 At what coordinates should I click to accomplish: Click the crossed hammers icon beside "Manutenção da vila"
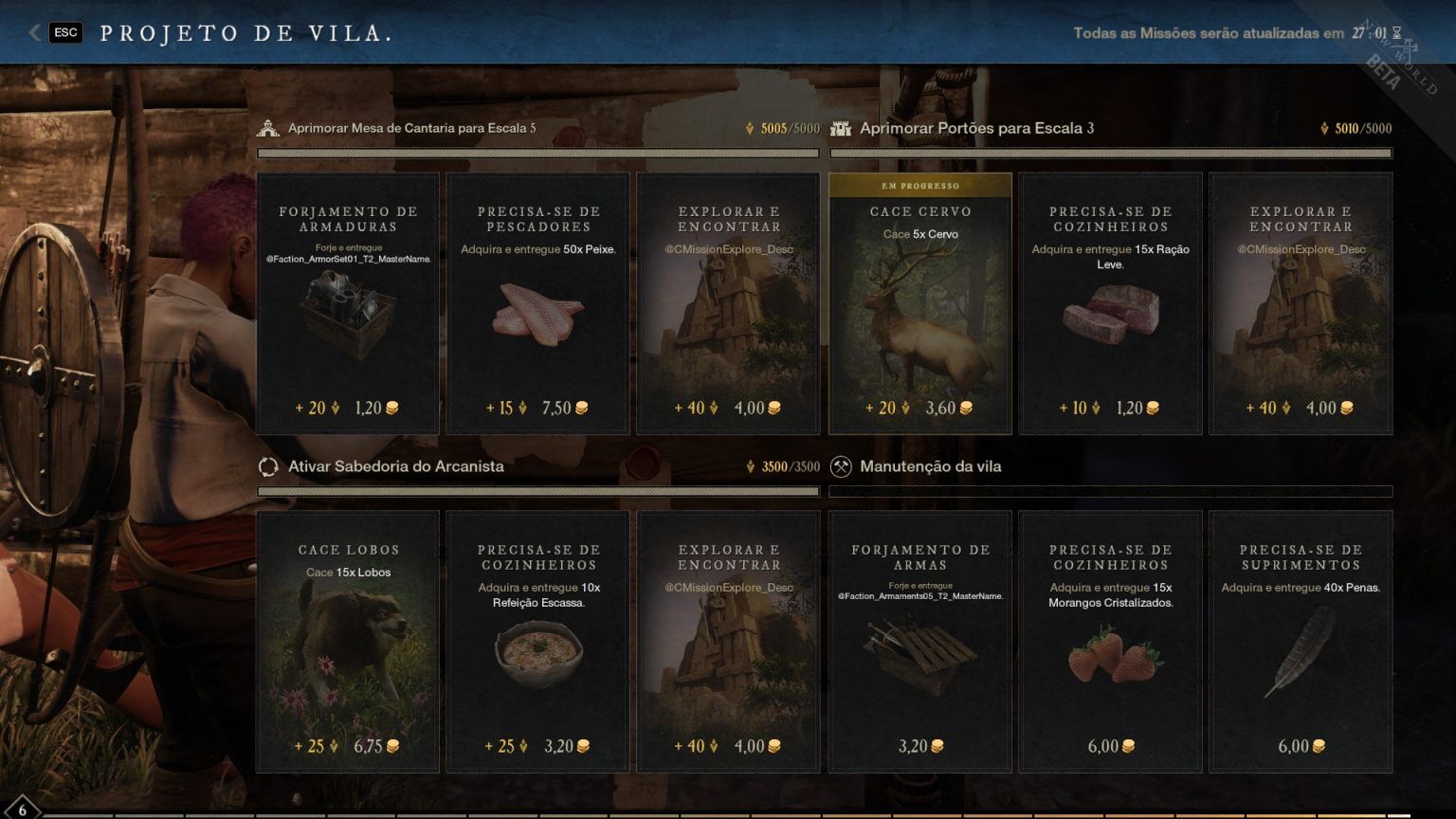click(x=841, y=465)
